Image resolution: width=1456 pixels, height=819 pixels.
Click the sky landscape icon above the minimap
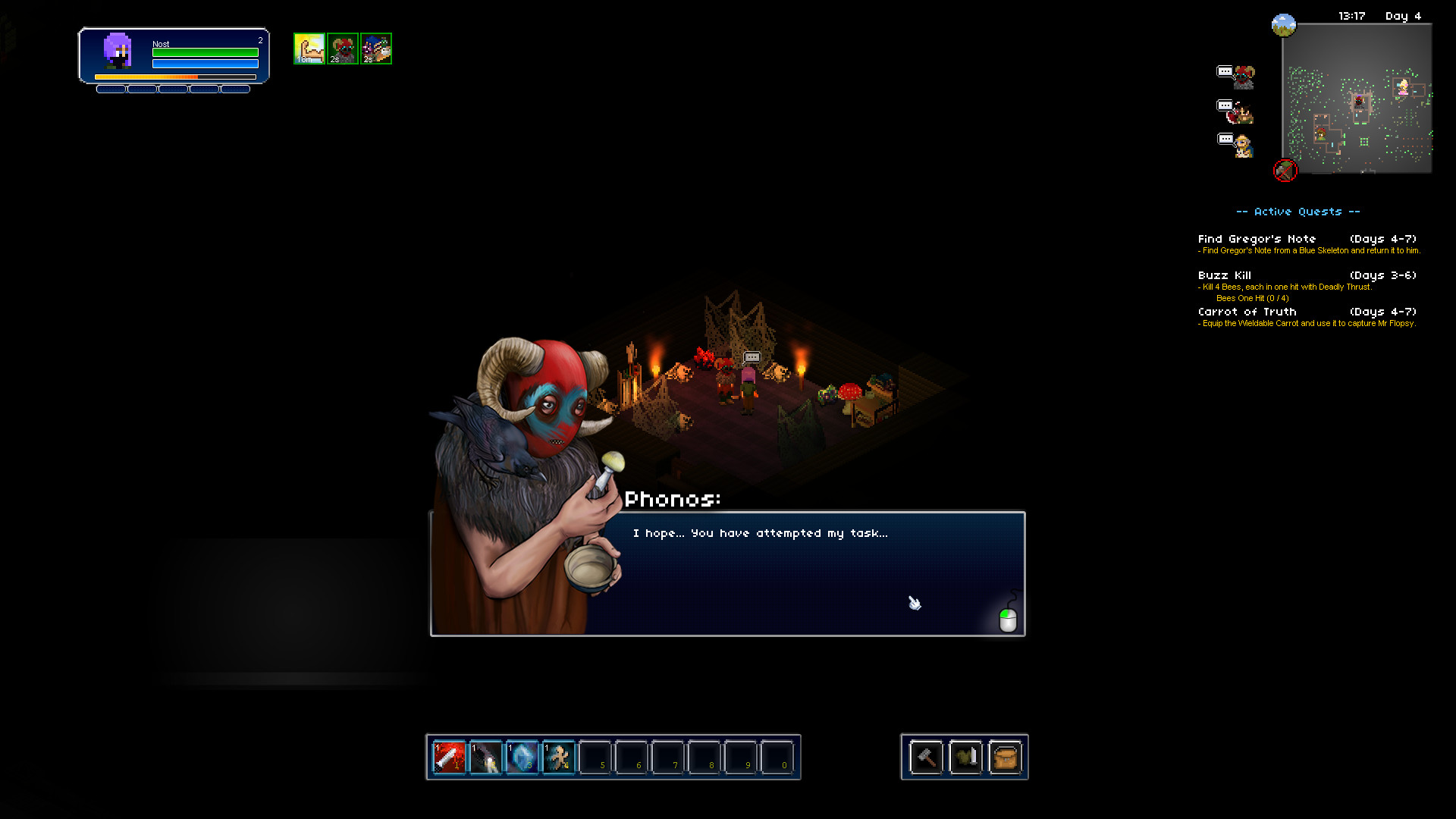point(1283,25)
